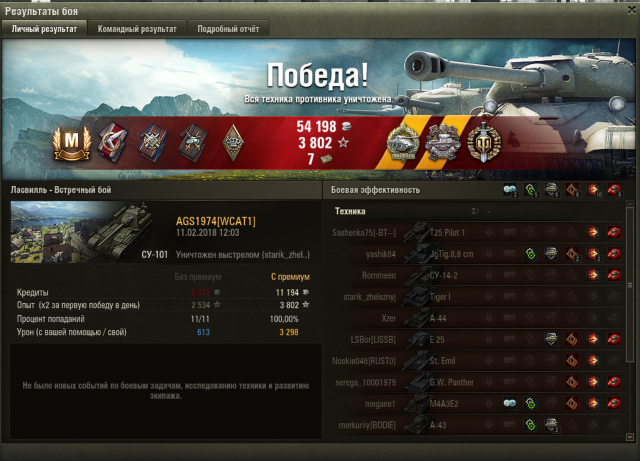Image resolution: width=640 pixels, height=461 pixels.
Task: Click the spotted-enemies binoculars header icon
Action: [x=511, y=190]
